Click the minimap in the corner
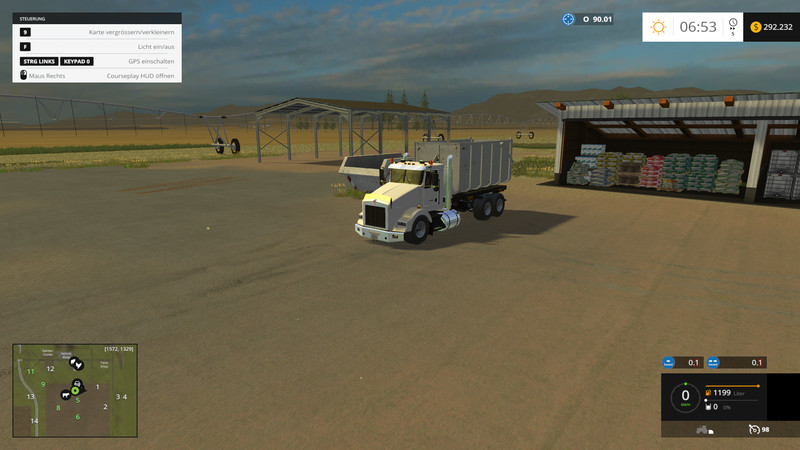 pyautogui.click(x=74, y=391)
